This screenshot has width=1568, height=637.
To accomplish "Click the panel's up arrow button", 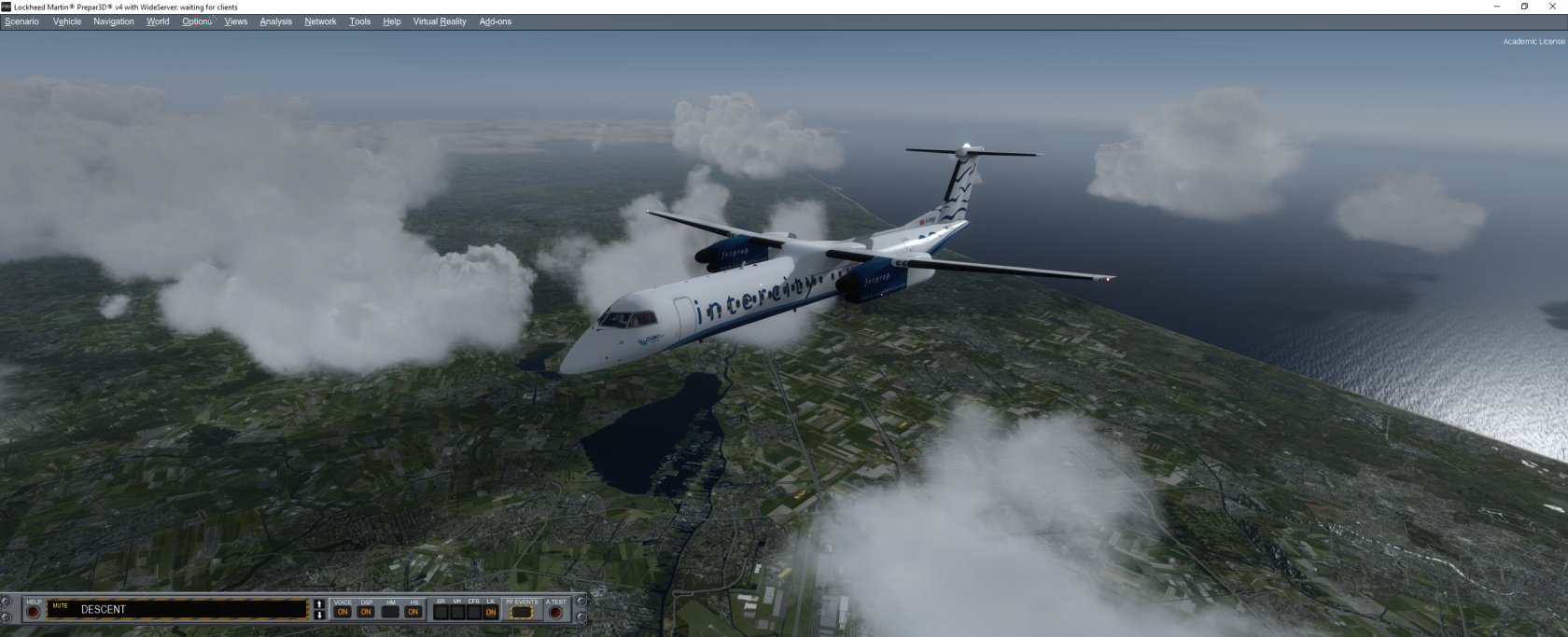I will [x=319, y=604].
